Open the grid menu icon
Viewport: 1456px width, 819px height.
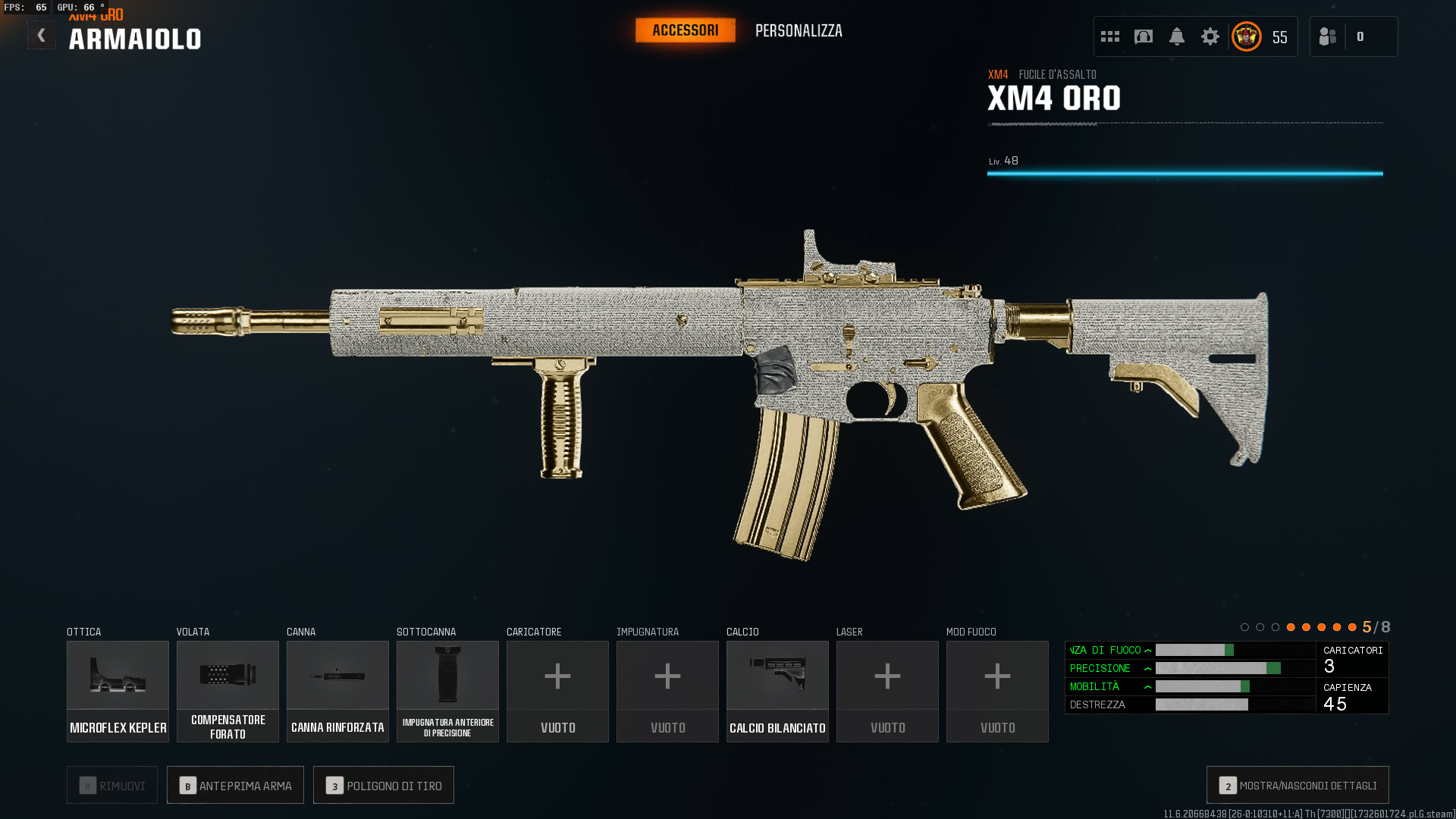[x=1109, y=36]
